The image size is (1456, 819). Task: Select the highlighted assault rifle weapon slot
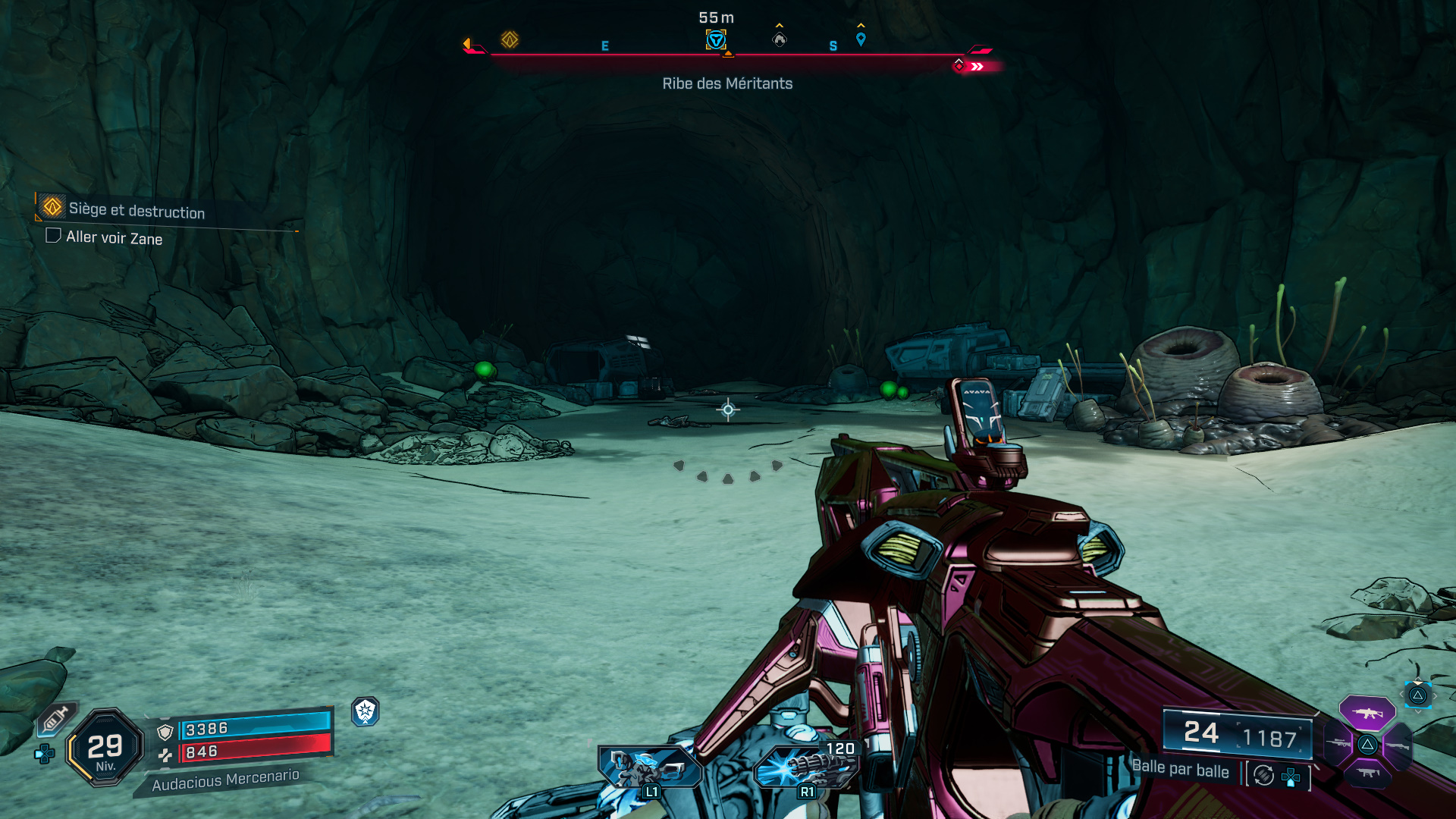point(1367,713)
